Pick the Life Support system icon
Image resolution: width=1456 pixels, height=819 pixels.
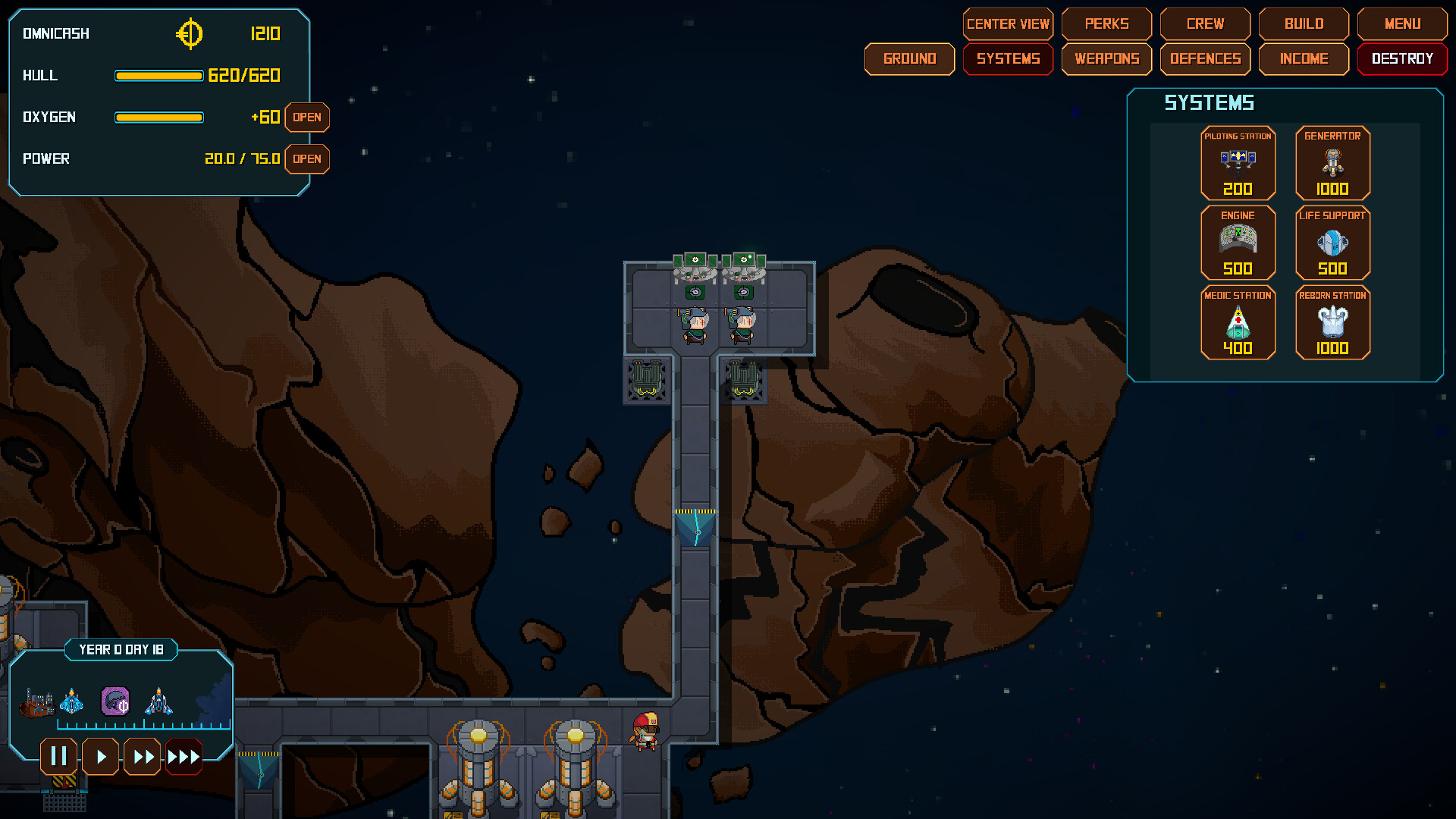1332,243
